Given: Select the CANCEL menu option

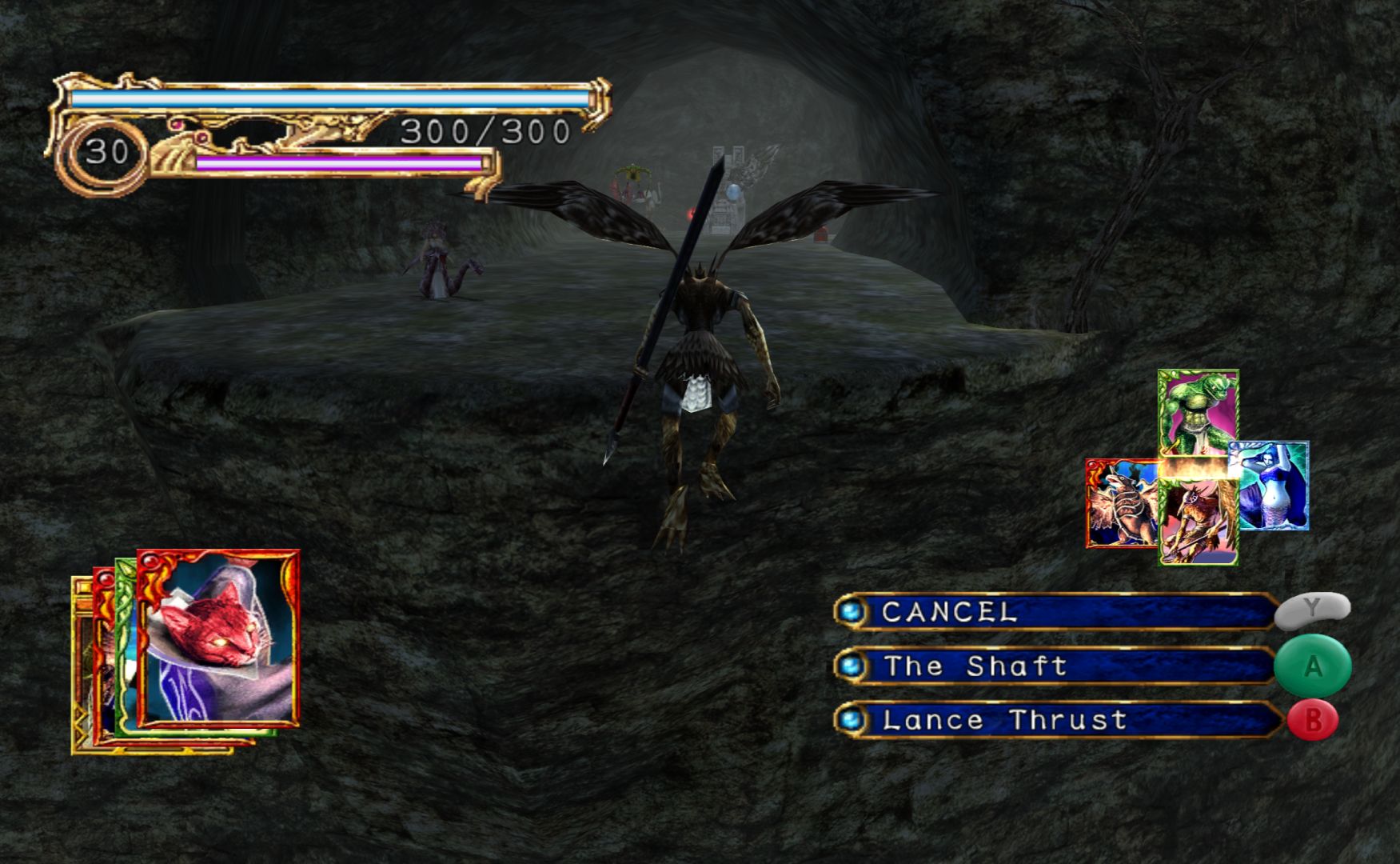Looking at the screenshot, I should click(1055, 612).
